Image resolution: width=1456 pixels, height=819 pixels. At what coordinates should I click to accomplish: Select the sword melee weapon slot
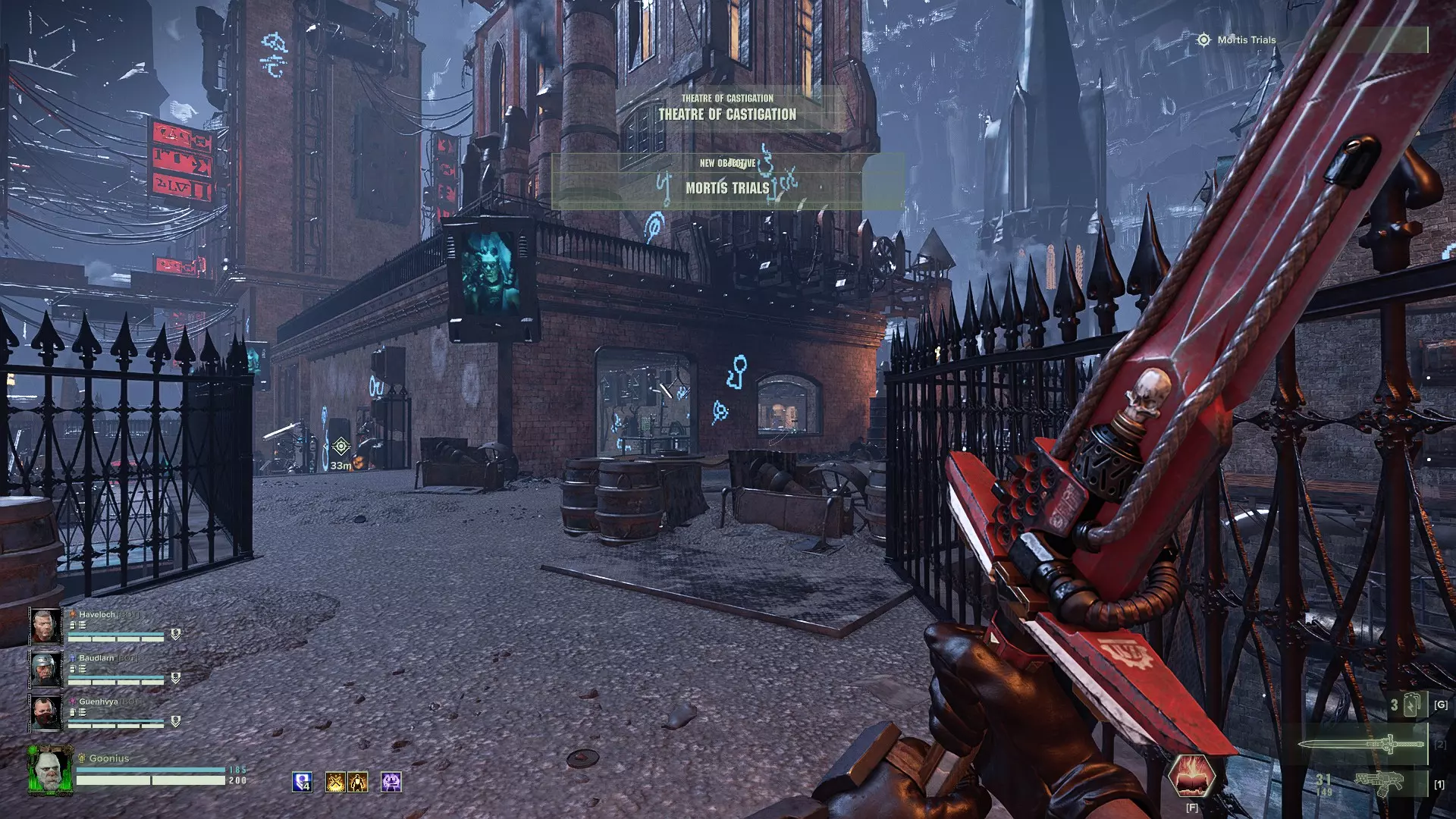tap(1363, 745)
